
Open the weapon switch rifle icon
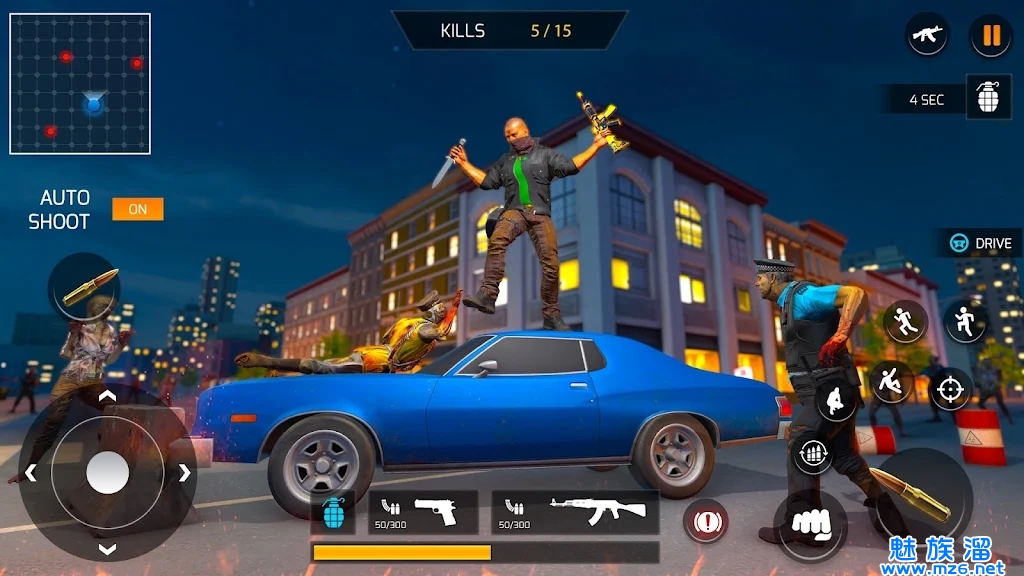click(927, 35)
